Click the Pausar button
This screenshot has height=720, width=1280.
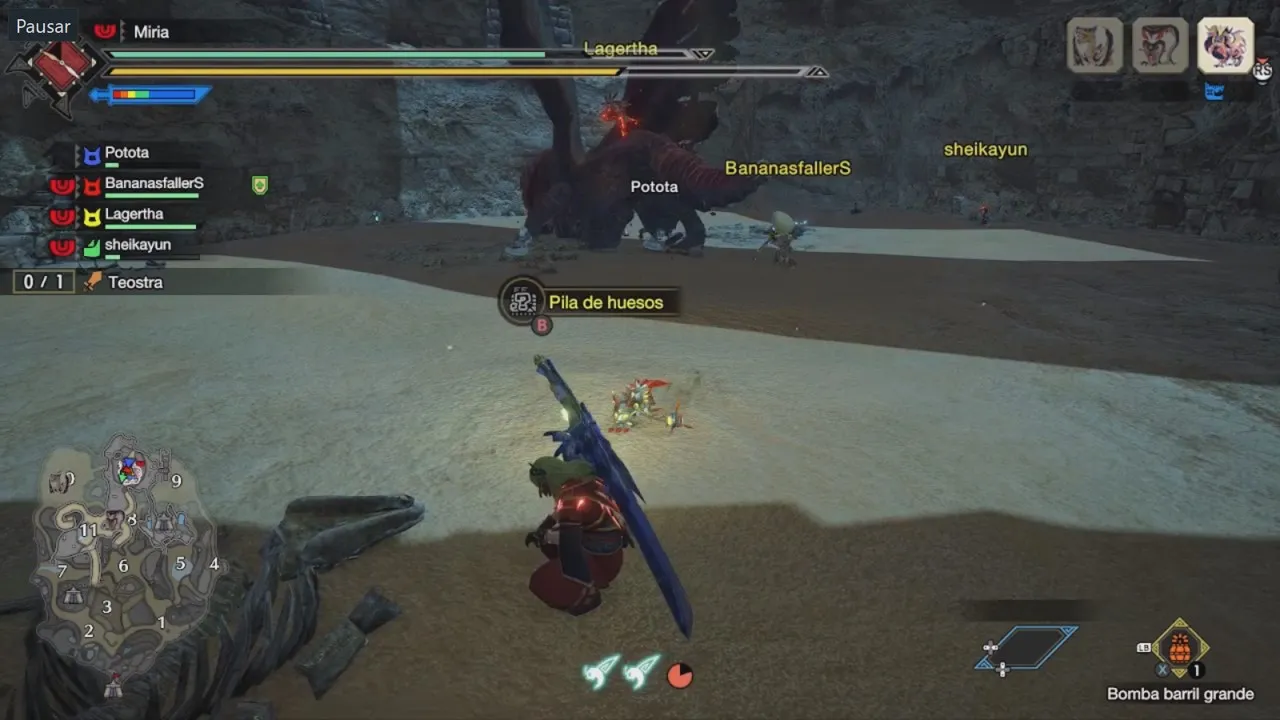point(44,26)
